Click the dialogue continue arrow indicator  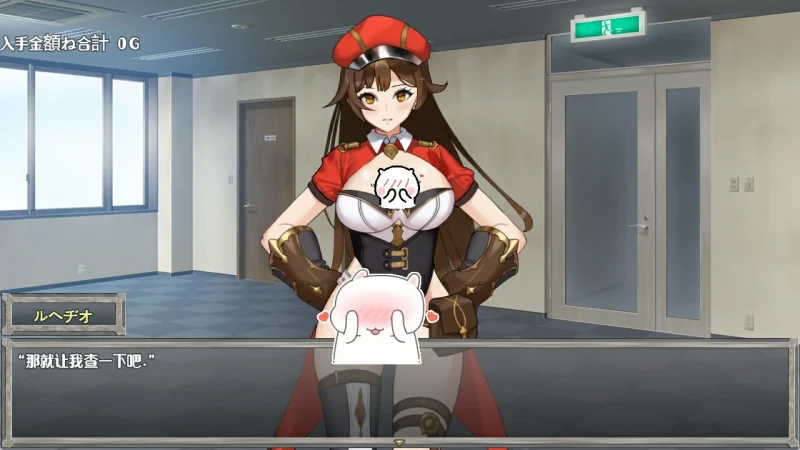(399, 441)
